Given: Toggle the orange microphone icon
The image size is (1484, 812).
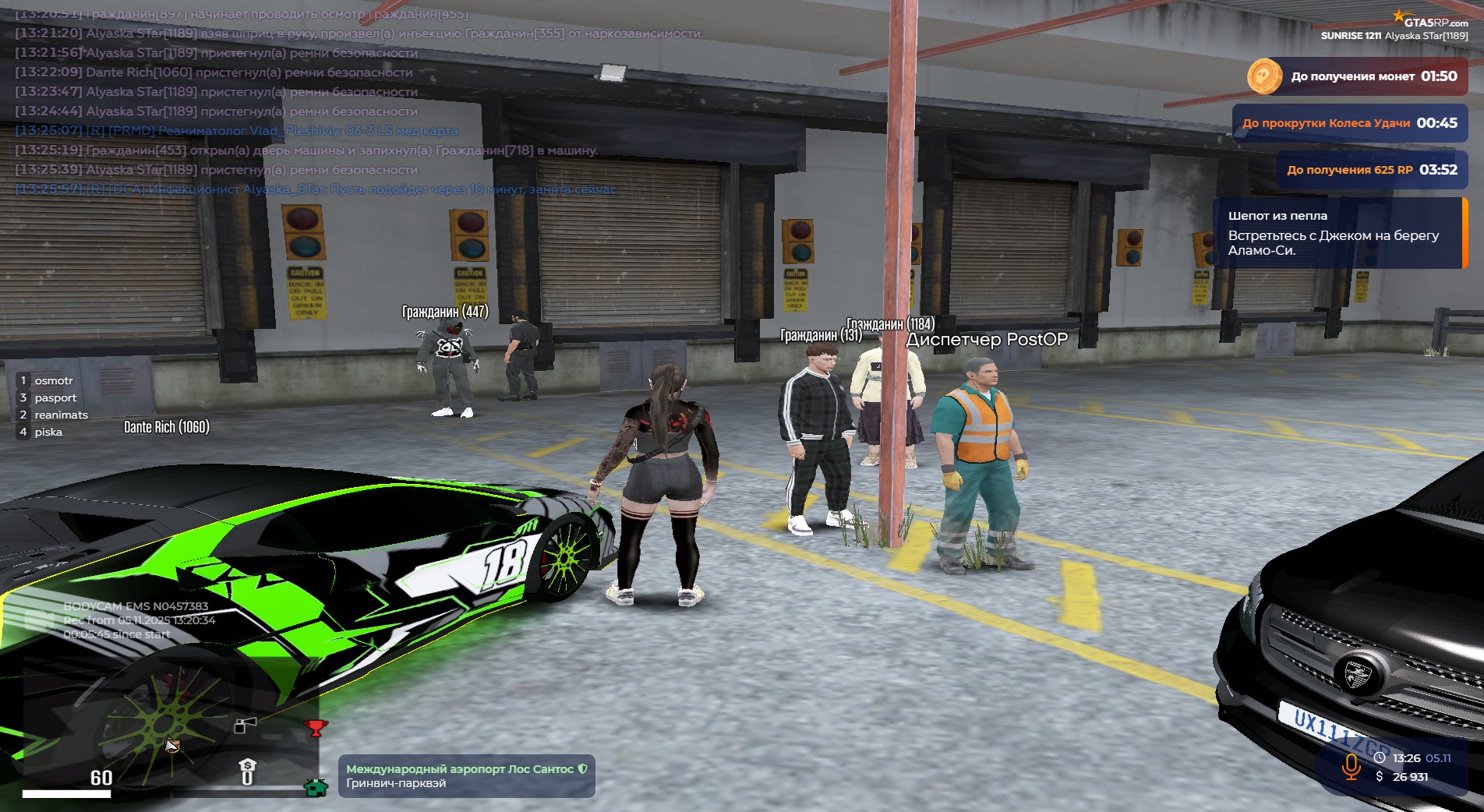Looking at the screenshot, I should 1351,766.
